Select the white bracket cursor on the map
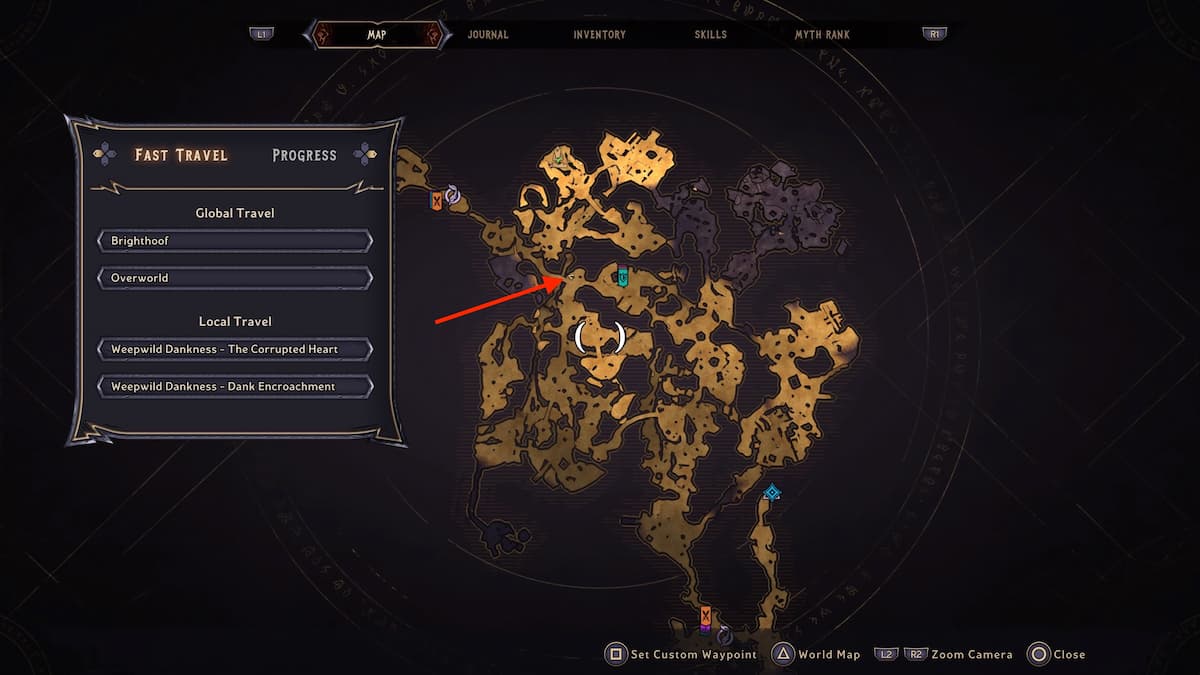The image size is (1200, 675). pyautogui.click(x=600, y=337)
